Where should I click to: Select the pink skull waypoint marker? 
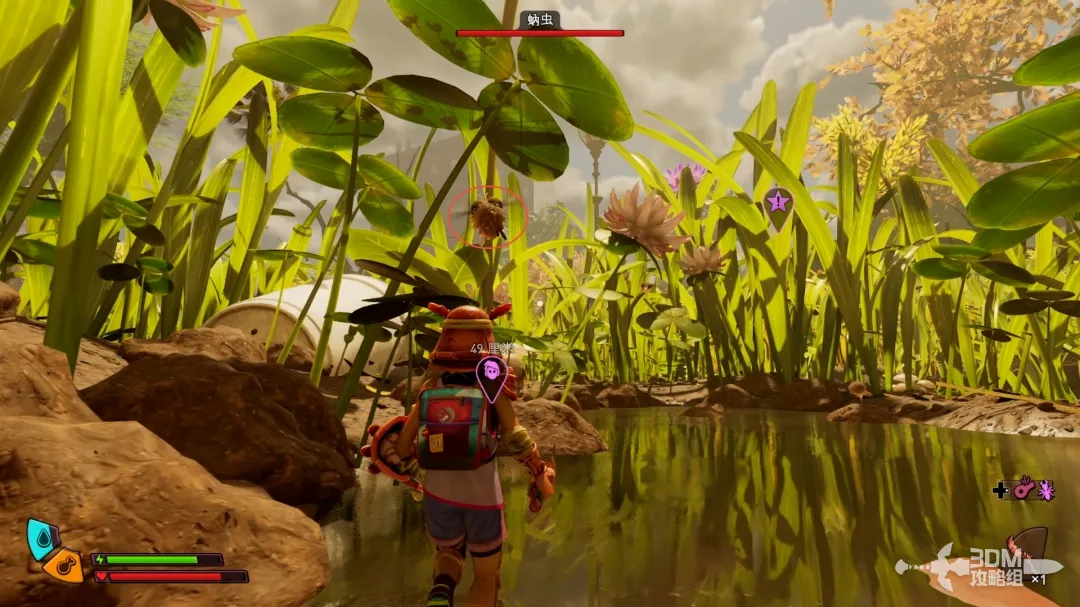[x=491, y=372]
